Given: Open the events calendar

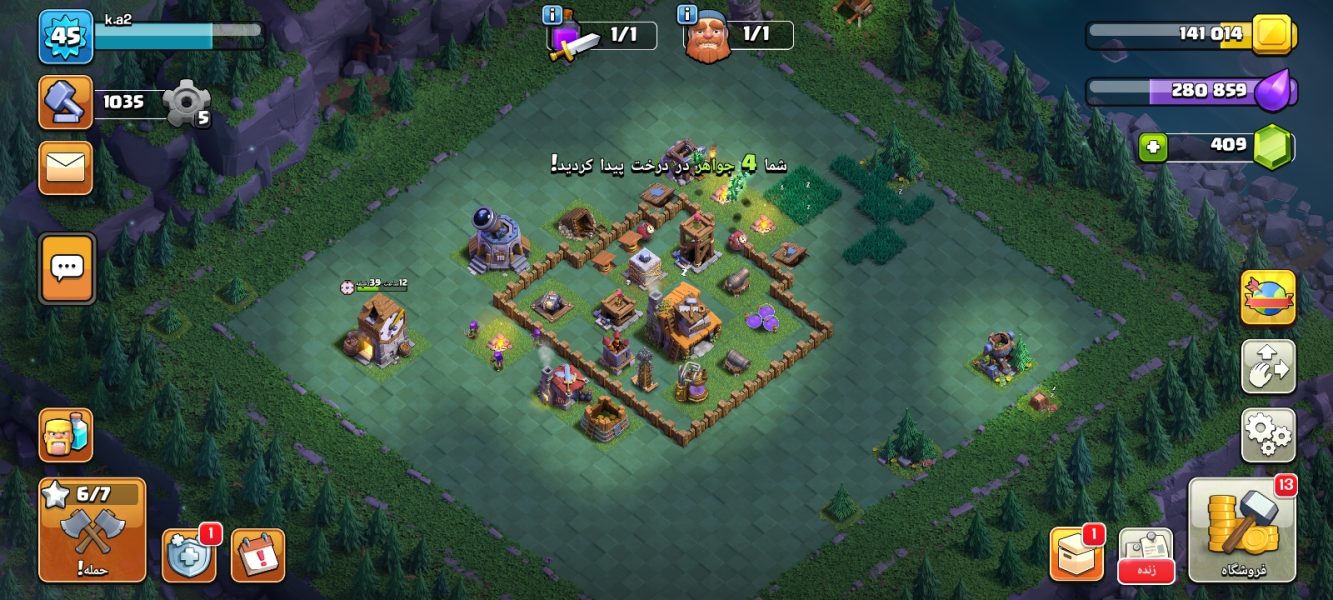Looking at the screenshot, I should click(258, 555).
